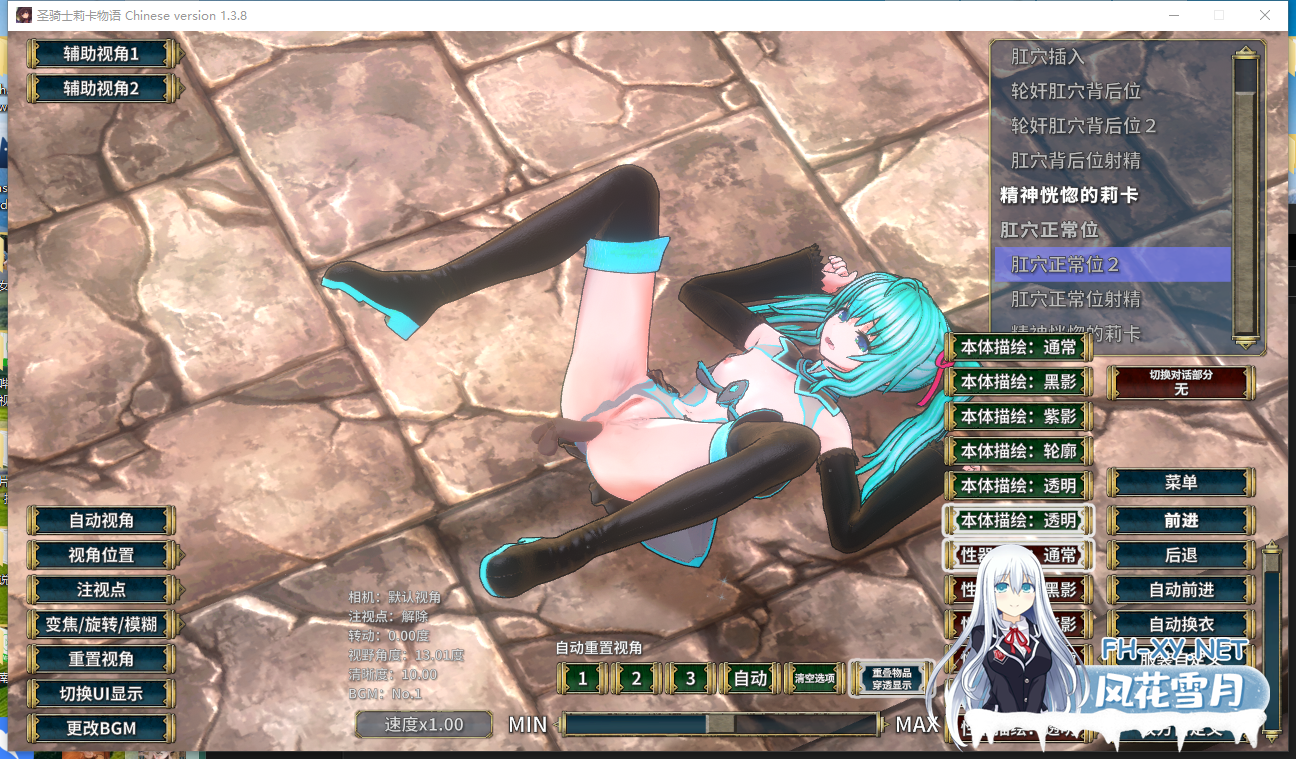Choose 更改BGM to change music

pyautogui.click(x=101, y=728)
